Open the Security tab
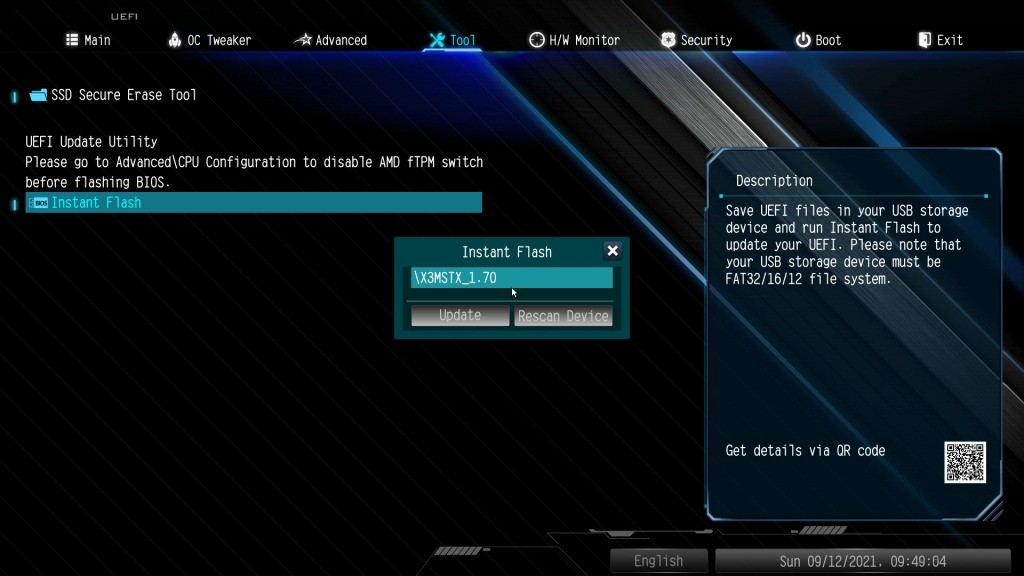The height and width of the screenshot is (576, 1024). (697, 40)
